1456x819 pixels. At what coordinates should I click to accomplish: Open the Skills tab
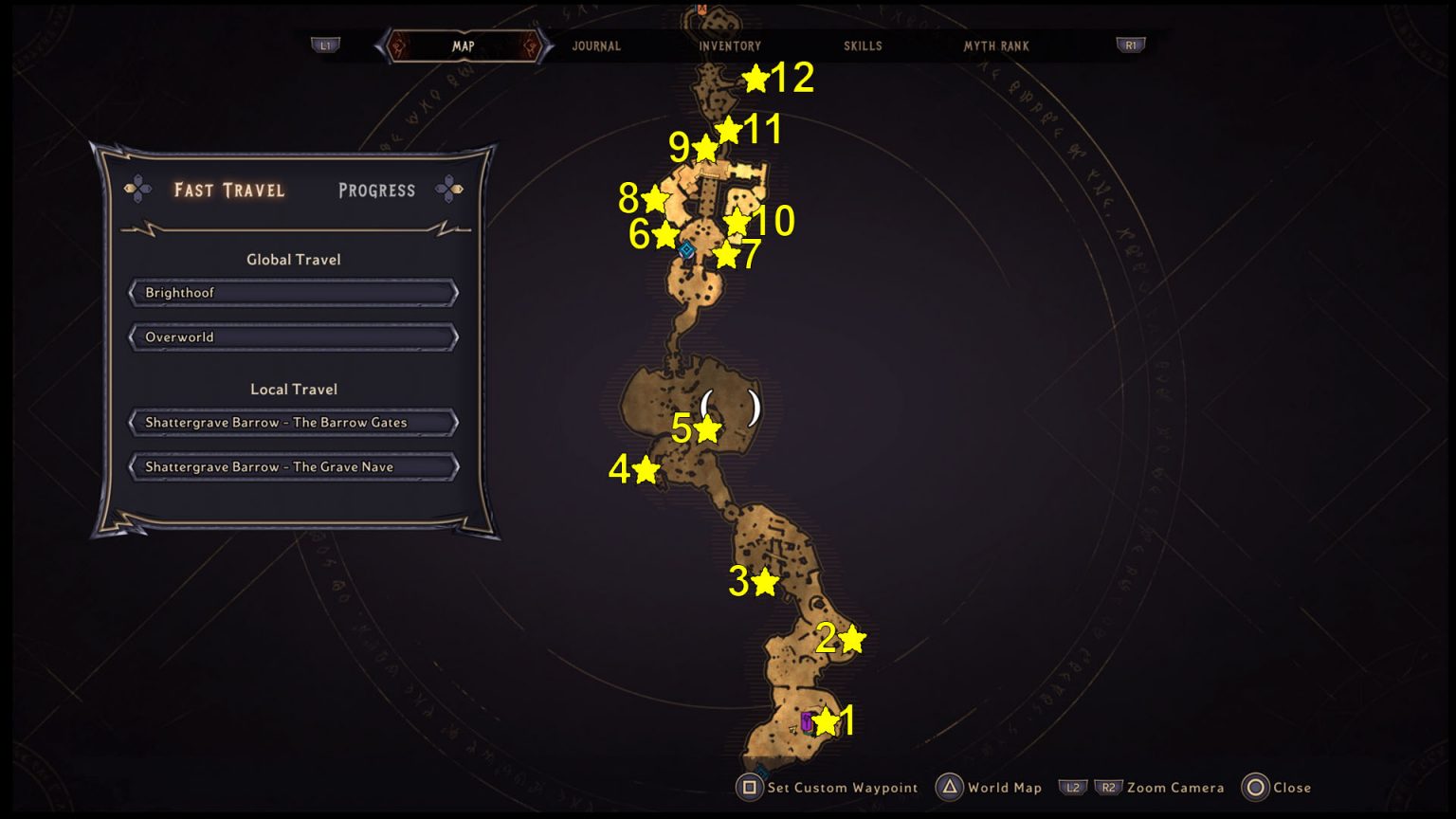click(863, 45)
